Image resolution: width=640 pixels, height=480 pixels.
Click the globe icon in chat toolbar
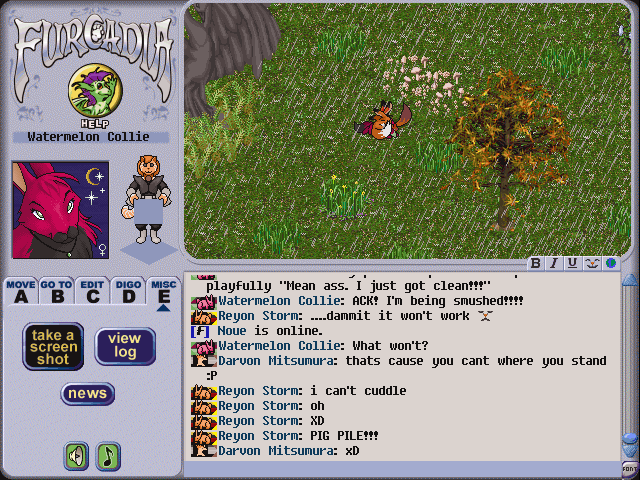(610, 263)
